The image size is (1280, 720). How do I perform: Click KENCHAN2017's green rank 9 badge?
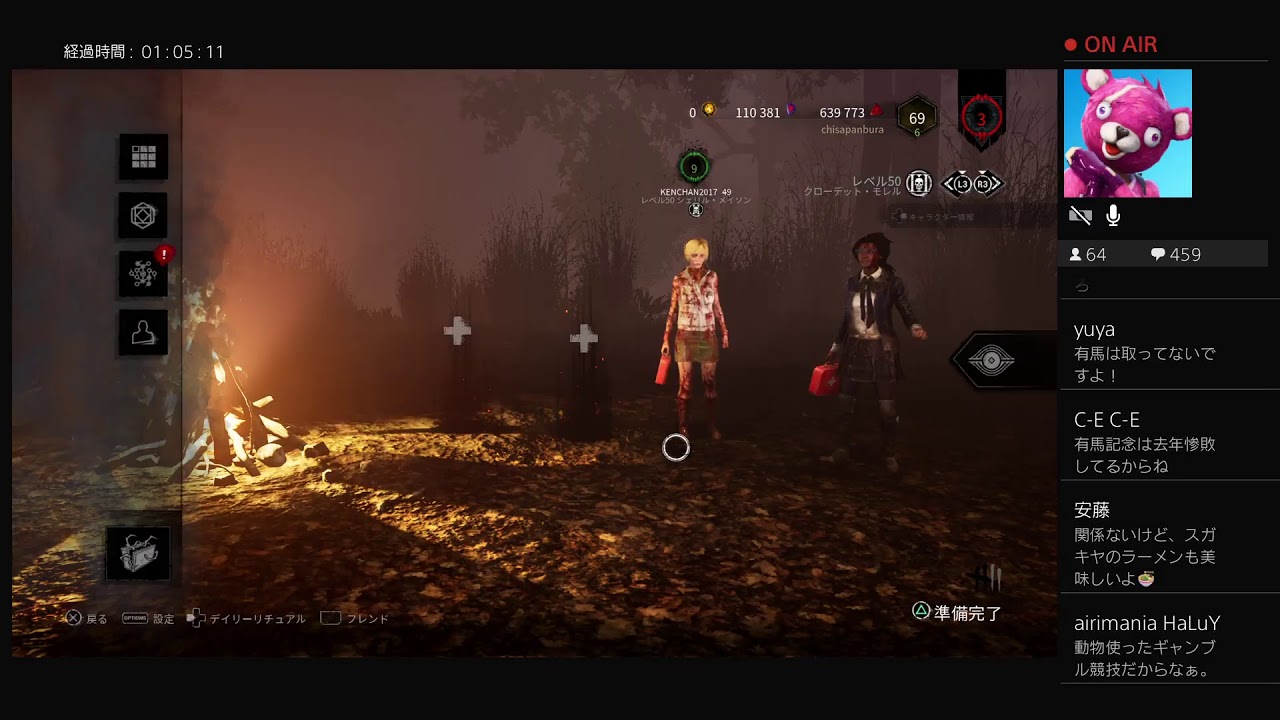tap(694, 168)
